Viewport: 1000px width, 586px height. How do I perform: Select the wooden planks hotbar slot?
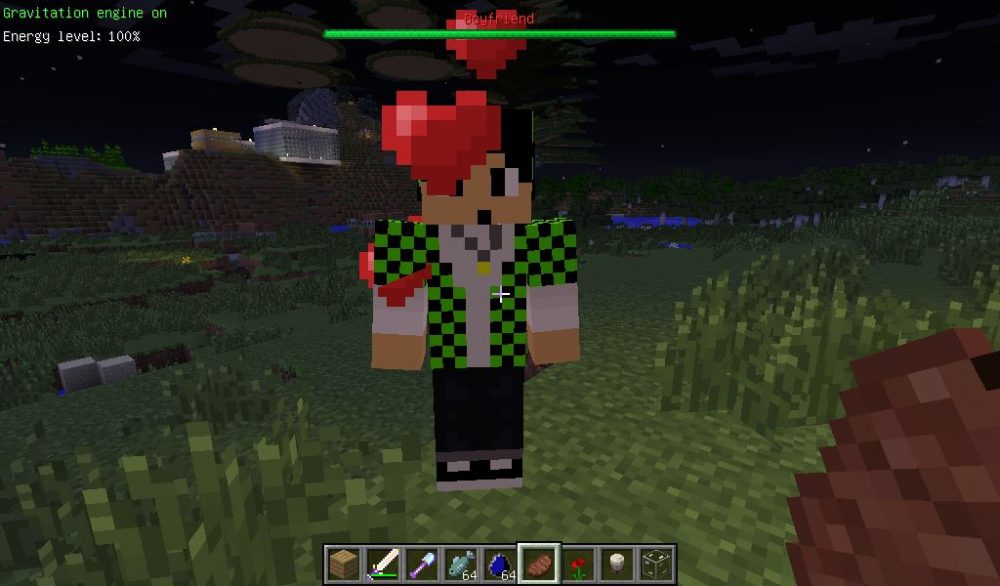point(343,564)
